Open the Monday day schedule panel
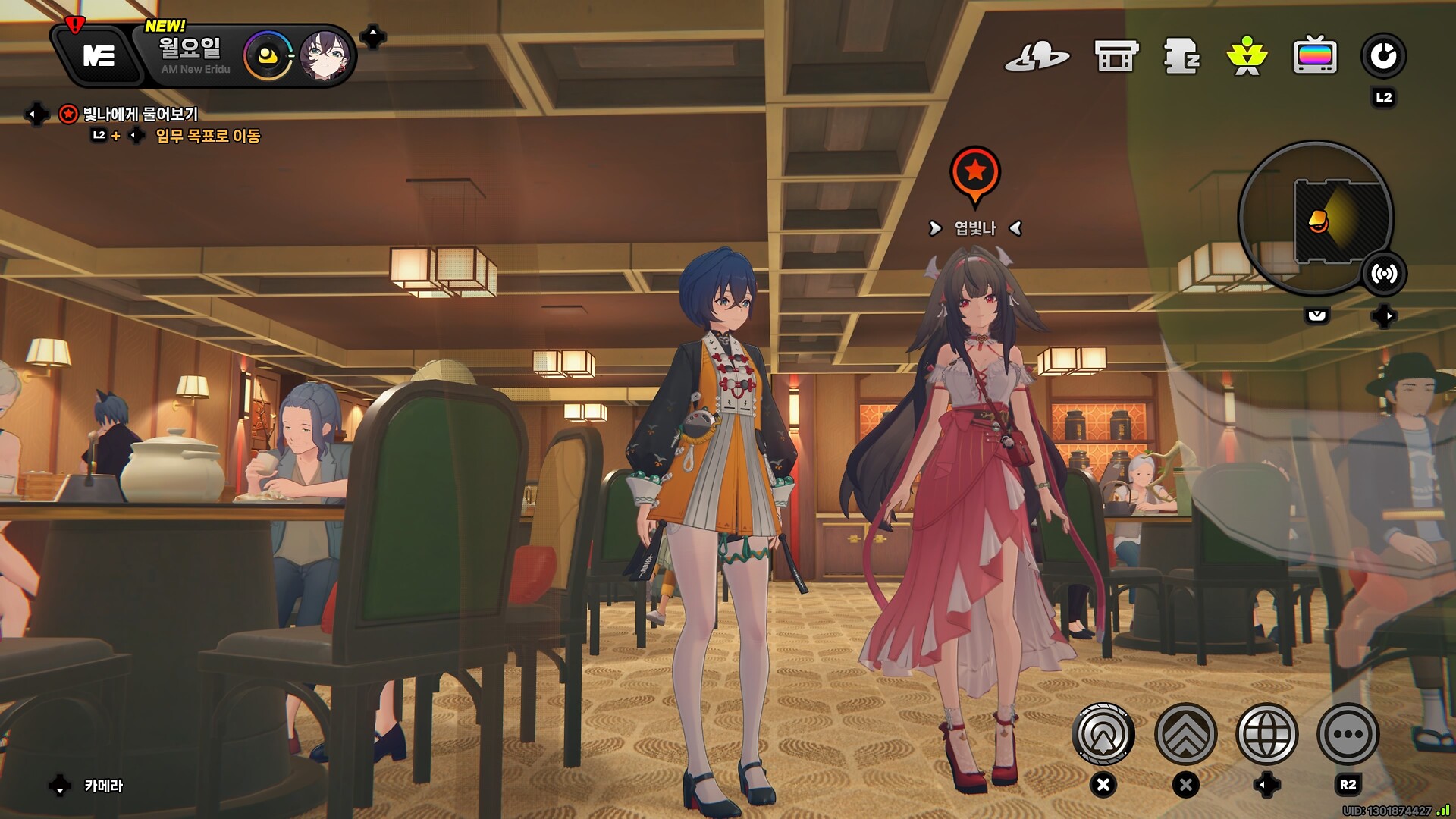This screenshot has width=1456, height=819. click(191, 55)
